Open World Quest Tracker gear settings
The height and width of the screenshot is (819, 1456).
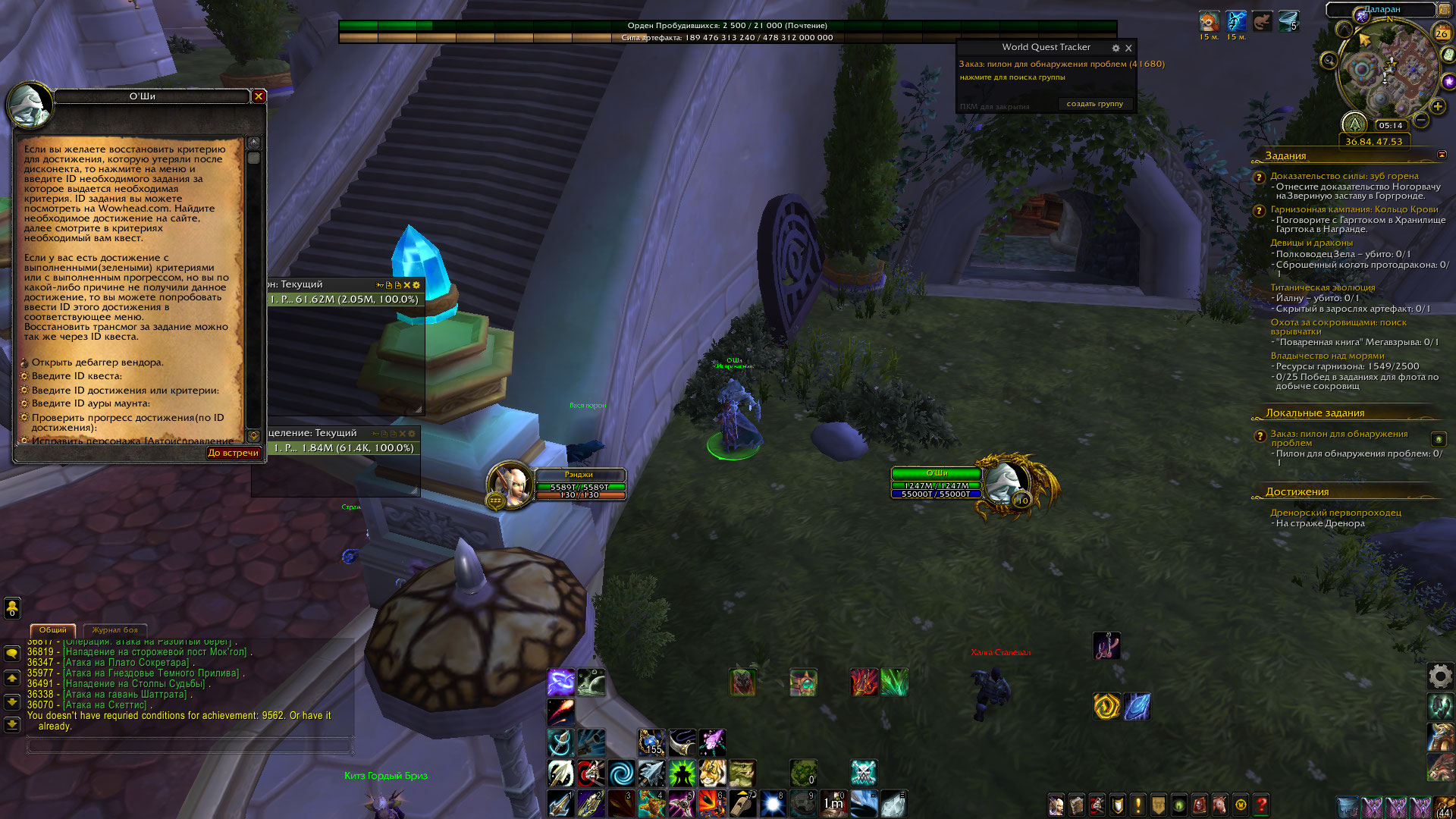coord(1116,48)
